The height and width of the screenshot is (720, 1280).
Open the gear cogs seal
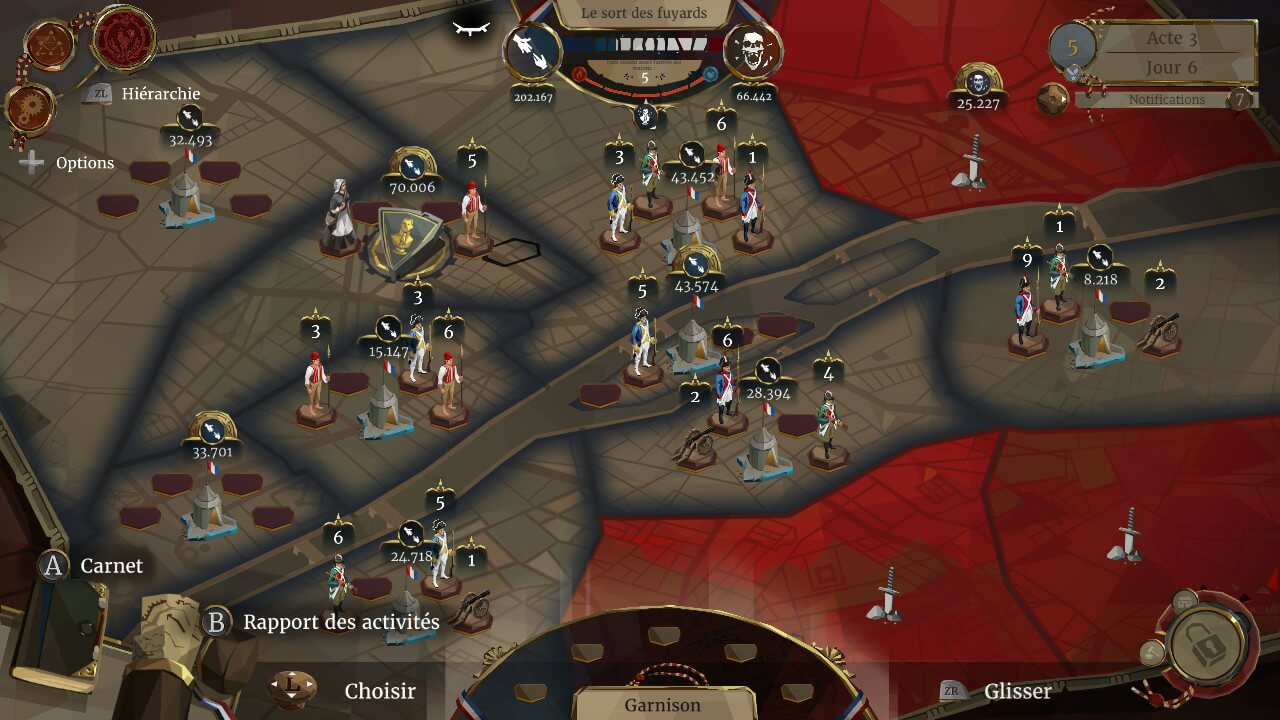tap(29, 106)
